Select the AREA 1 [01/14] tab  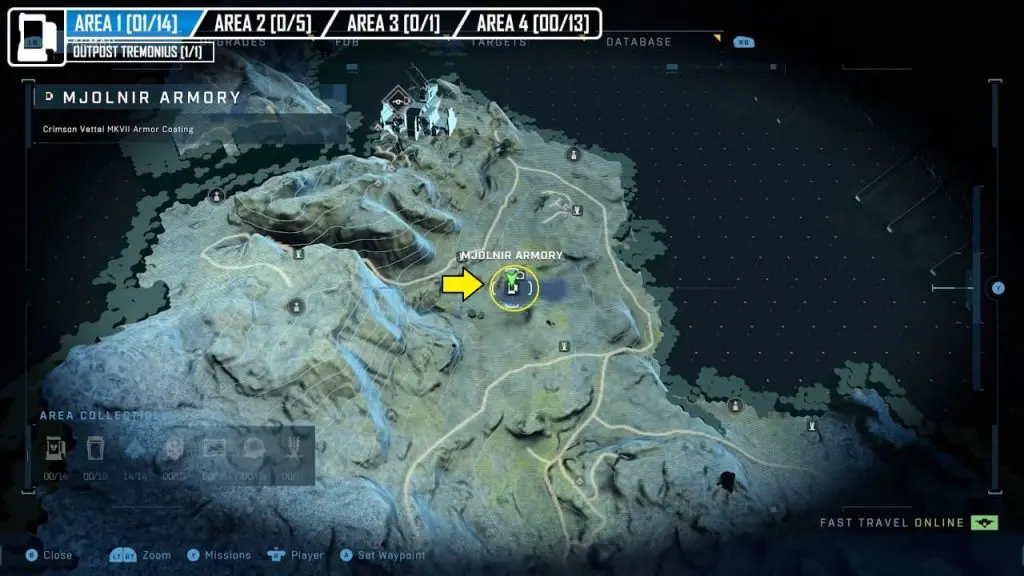click(130, 23)
